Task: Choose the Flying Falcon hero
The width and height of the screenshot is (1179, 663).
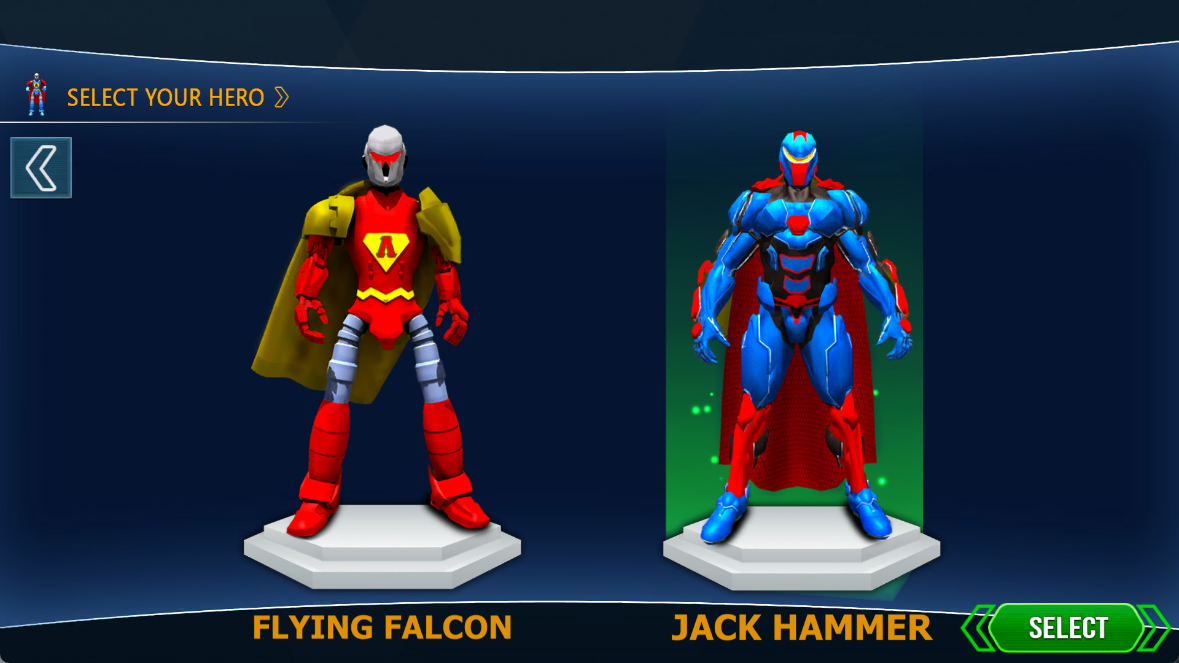Action: pyautogui.click(x=381, y=340)
